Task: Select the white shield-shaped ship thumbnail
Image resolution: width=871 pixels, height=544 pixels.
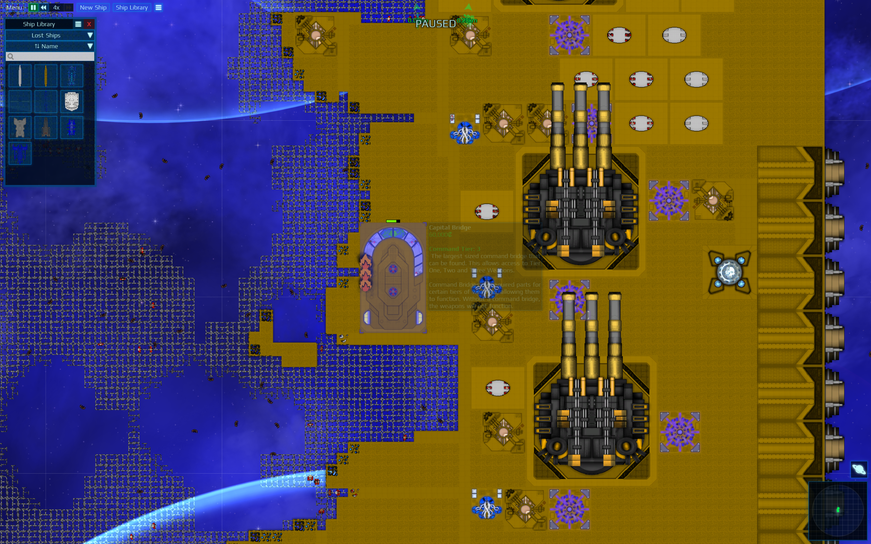Action: tap(72, 101)
